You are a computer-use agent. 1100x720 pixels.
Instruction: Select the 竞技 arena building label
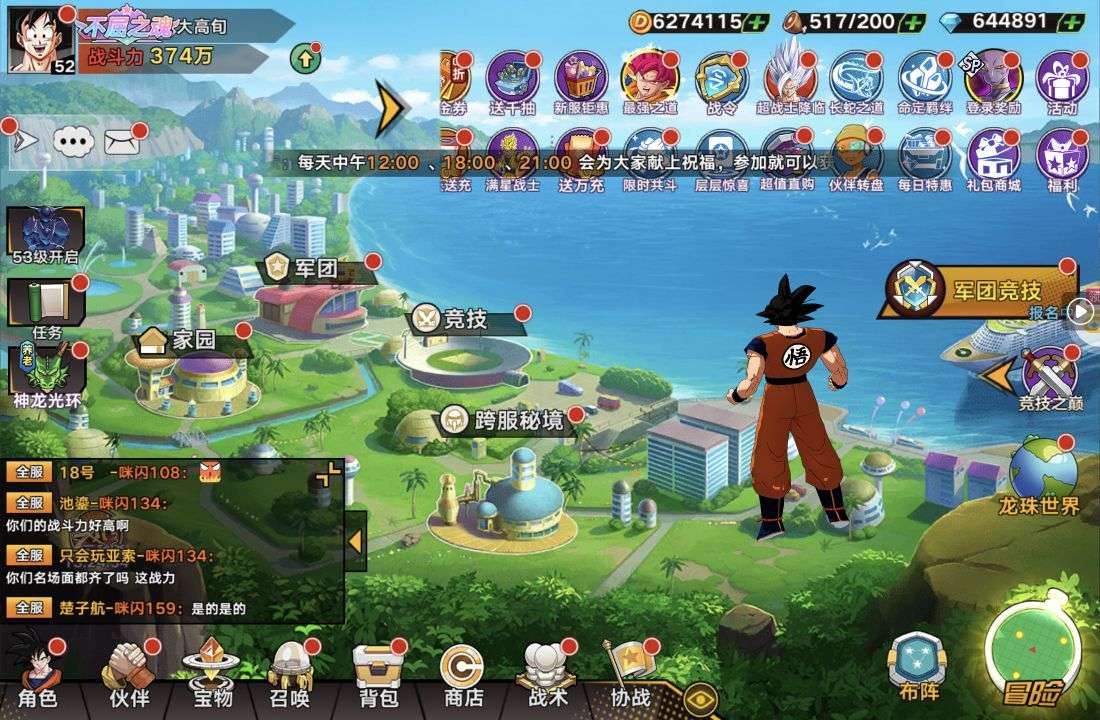click(466, 320)
